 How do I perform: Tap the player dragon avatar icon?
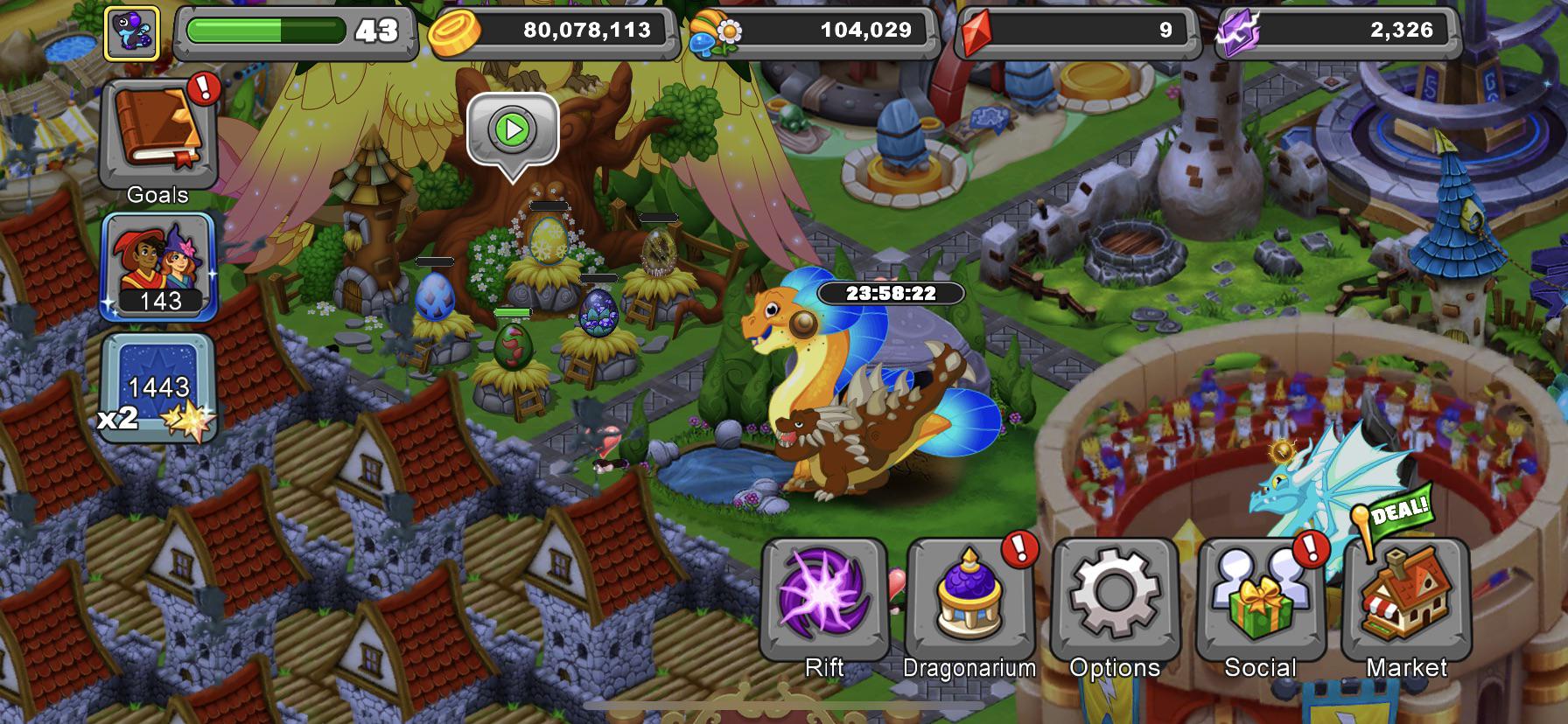(132, 33)
